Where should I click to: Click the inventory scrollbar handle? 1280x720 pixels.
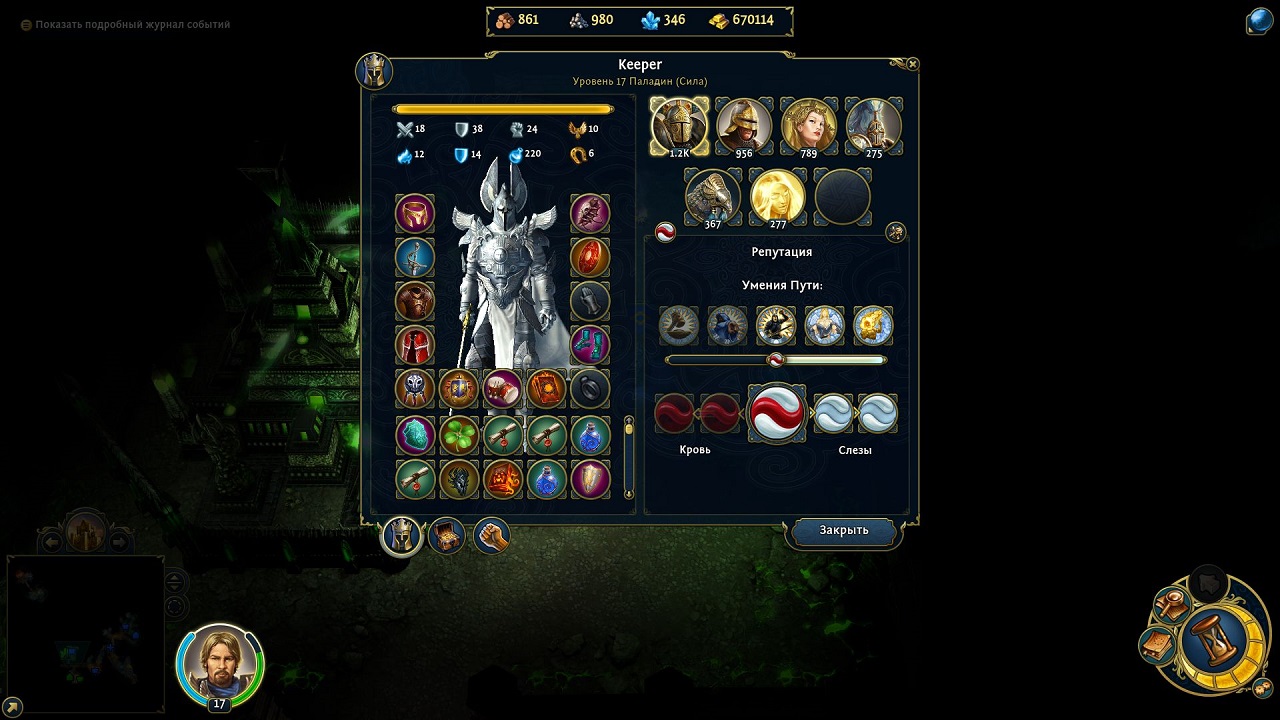(x=629, y=429)
